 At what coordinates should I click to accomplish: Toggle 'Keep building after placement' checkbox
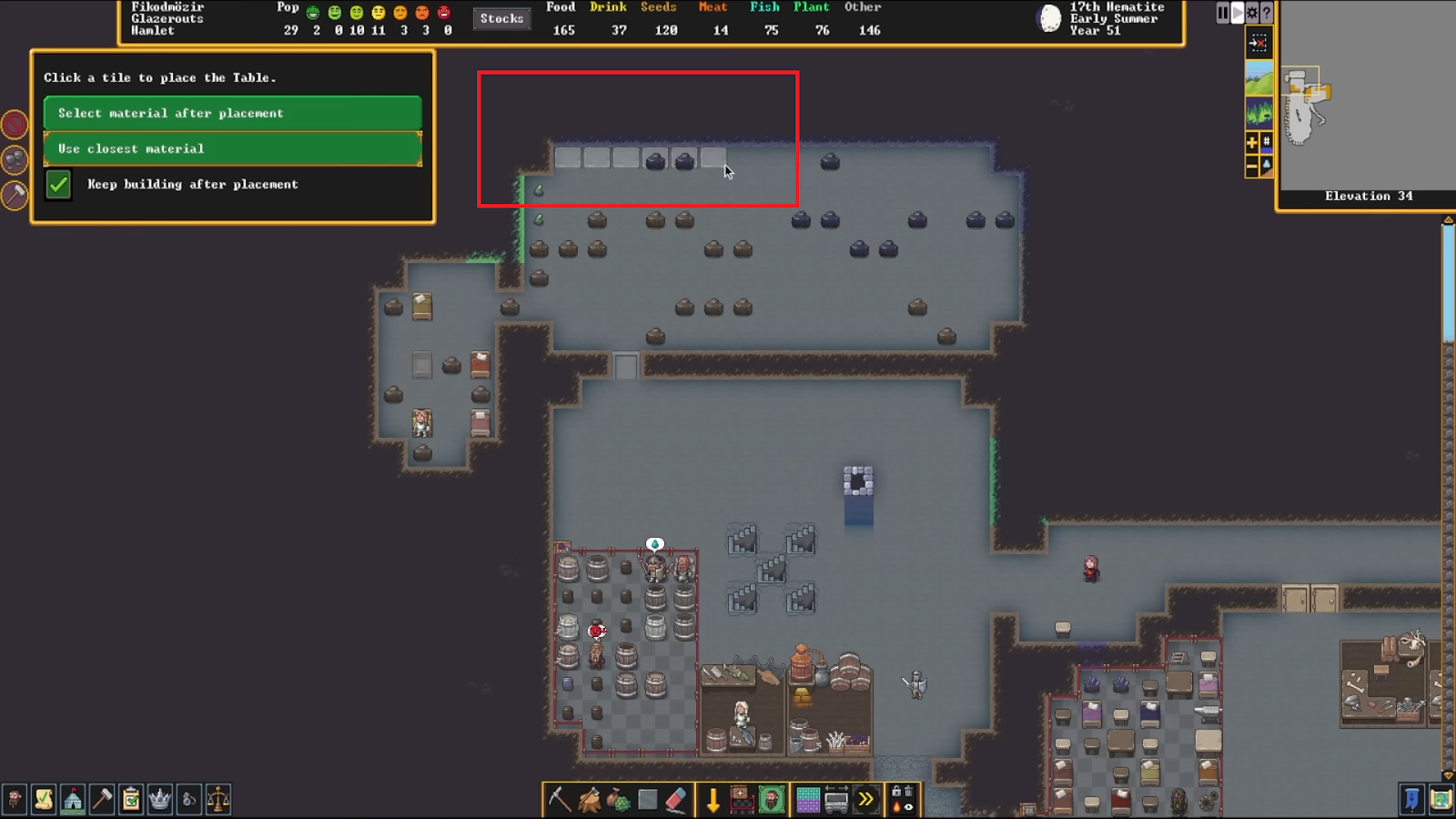[x=58, y=185]
